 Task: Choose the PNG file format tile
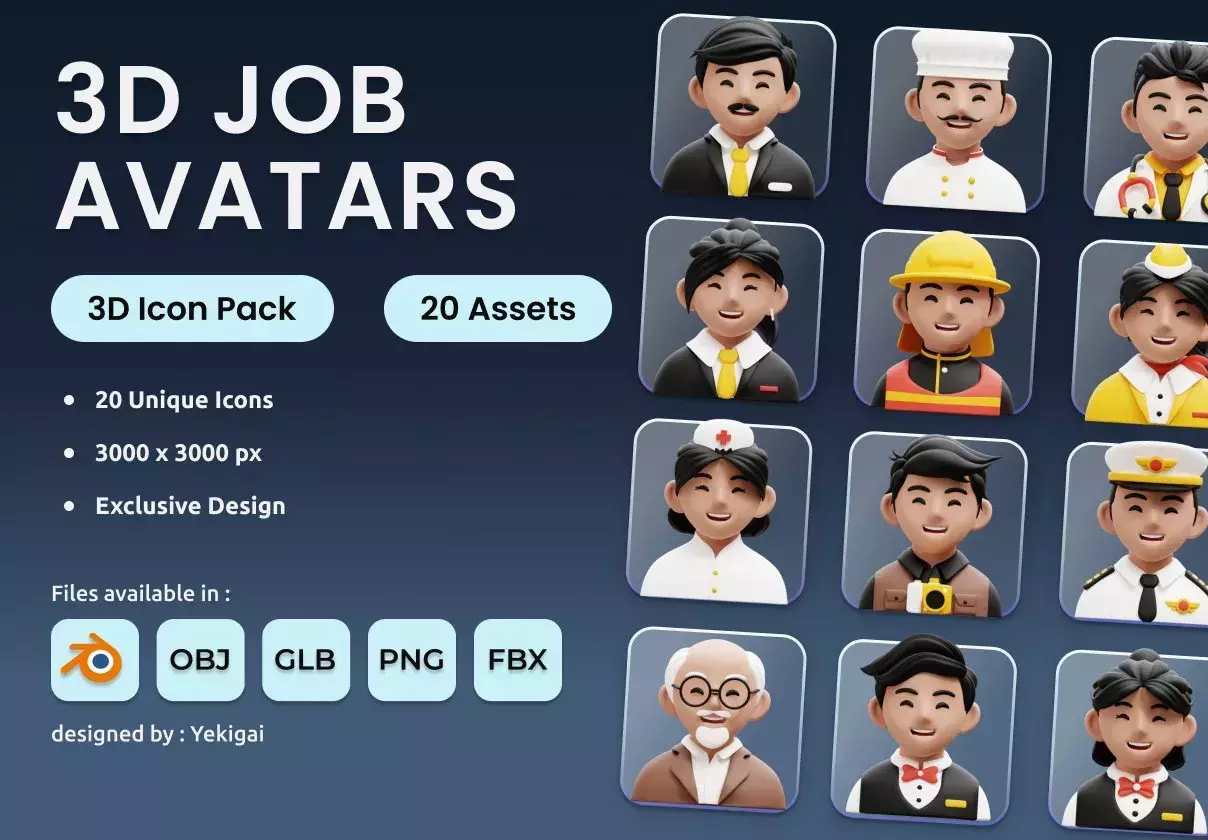(x=412, y=660)
